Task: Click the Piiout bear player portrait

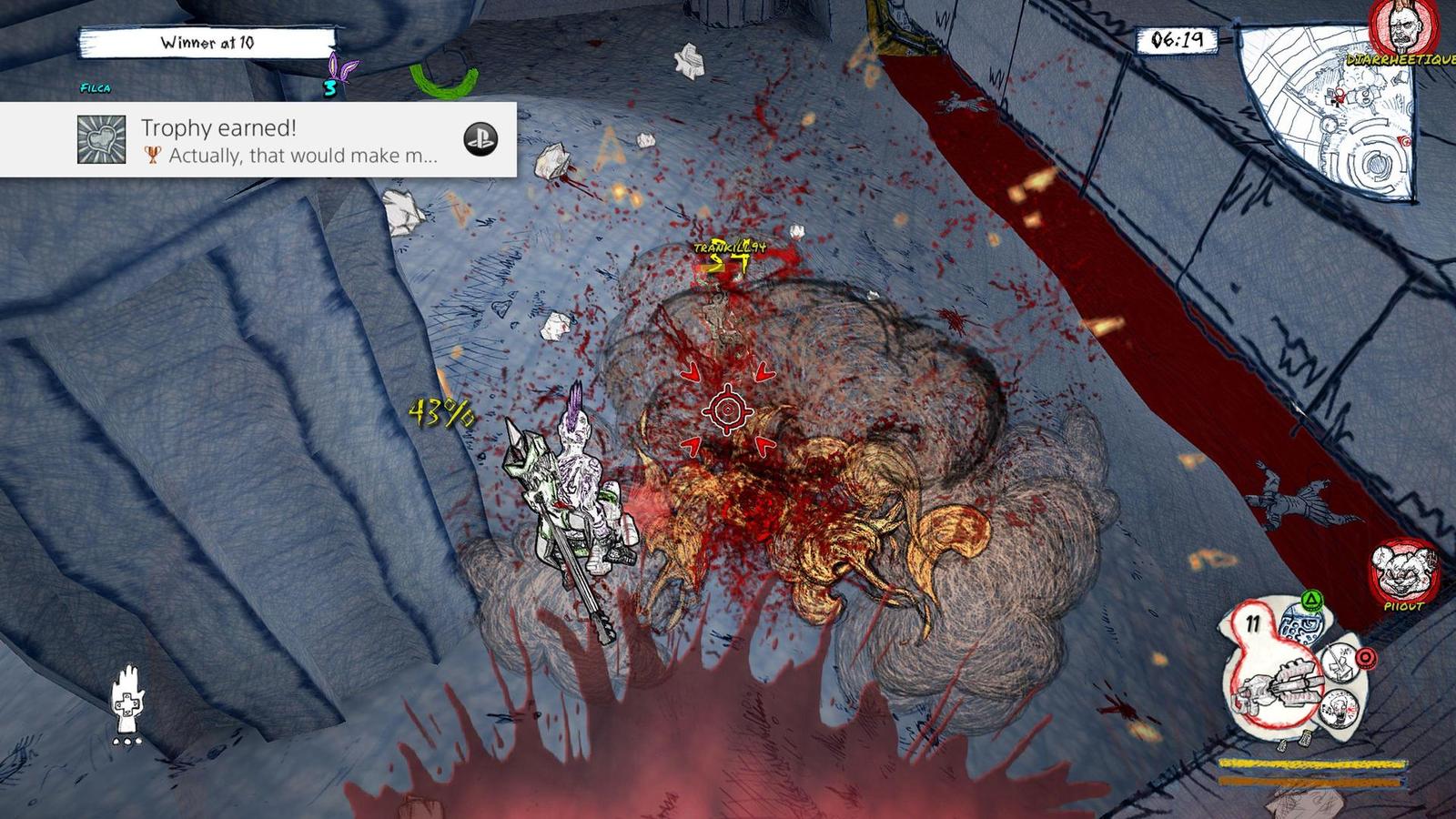Action: (x=1401, y=571)
